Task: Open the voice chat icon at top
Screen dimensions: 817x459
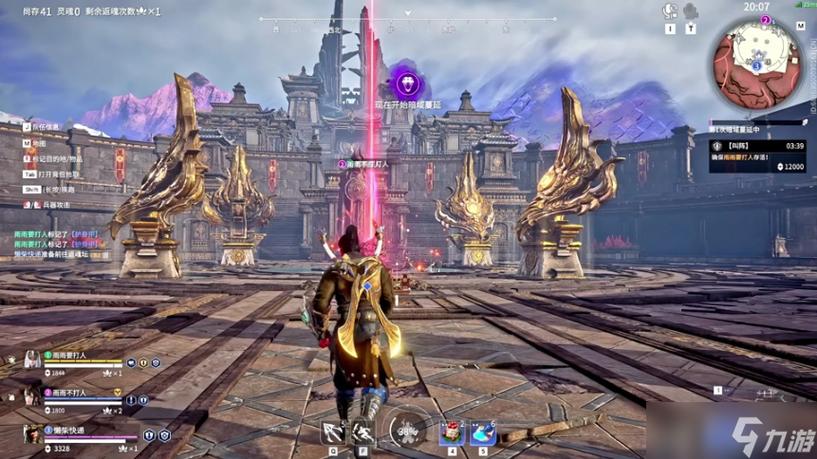Action: [x=670, y=12]
